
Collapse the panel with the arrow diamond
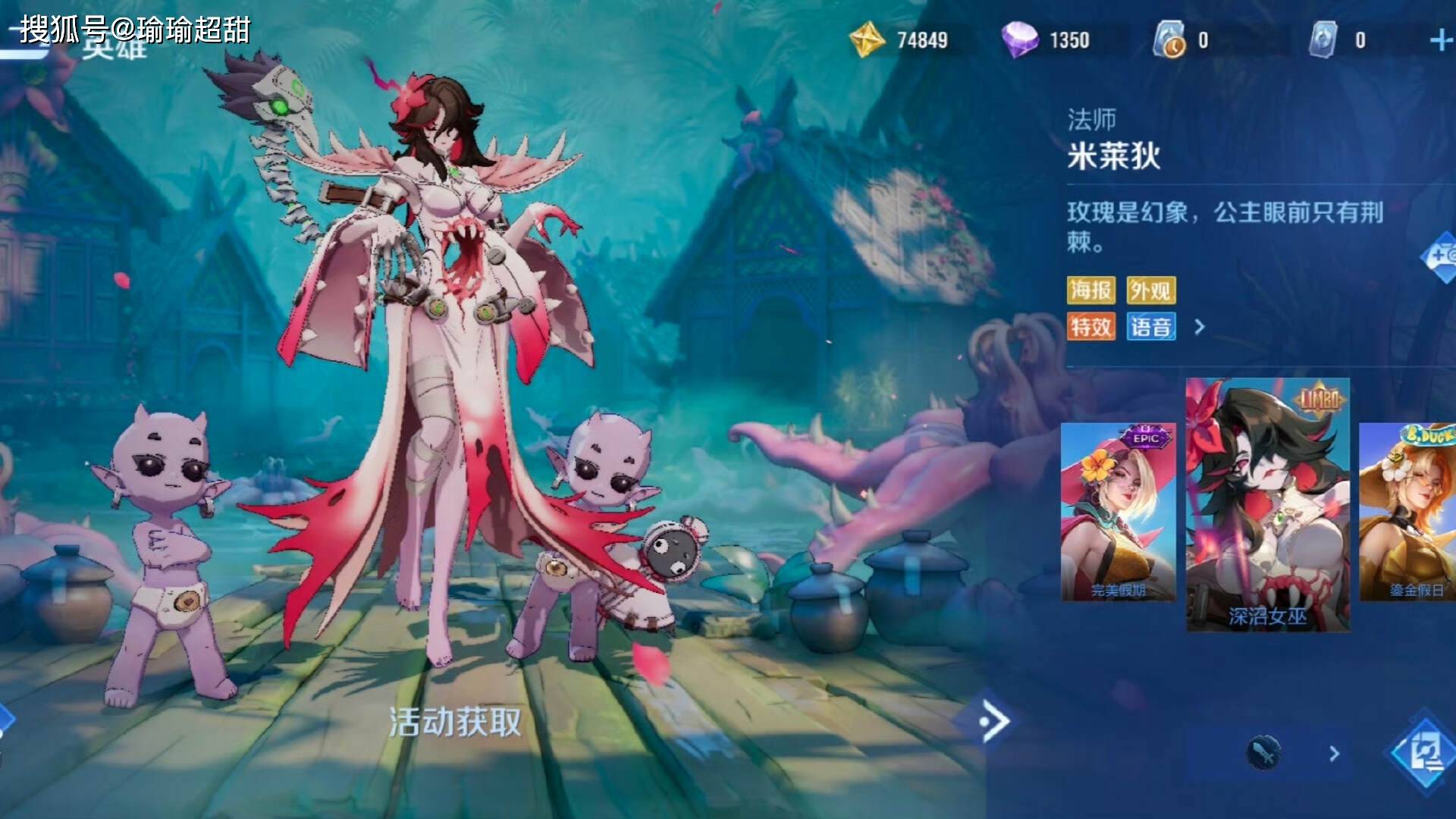[986, 721]
